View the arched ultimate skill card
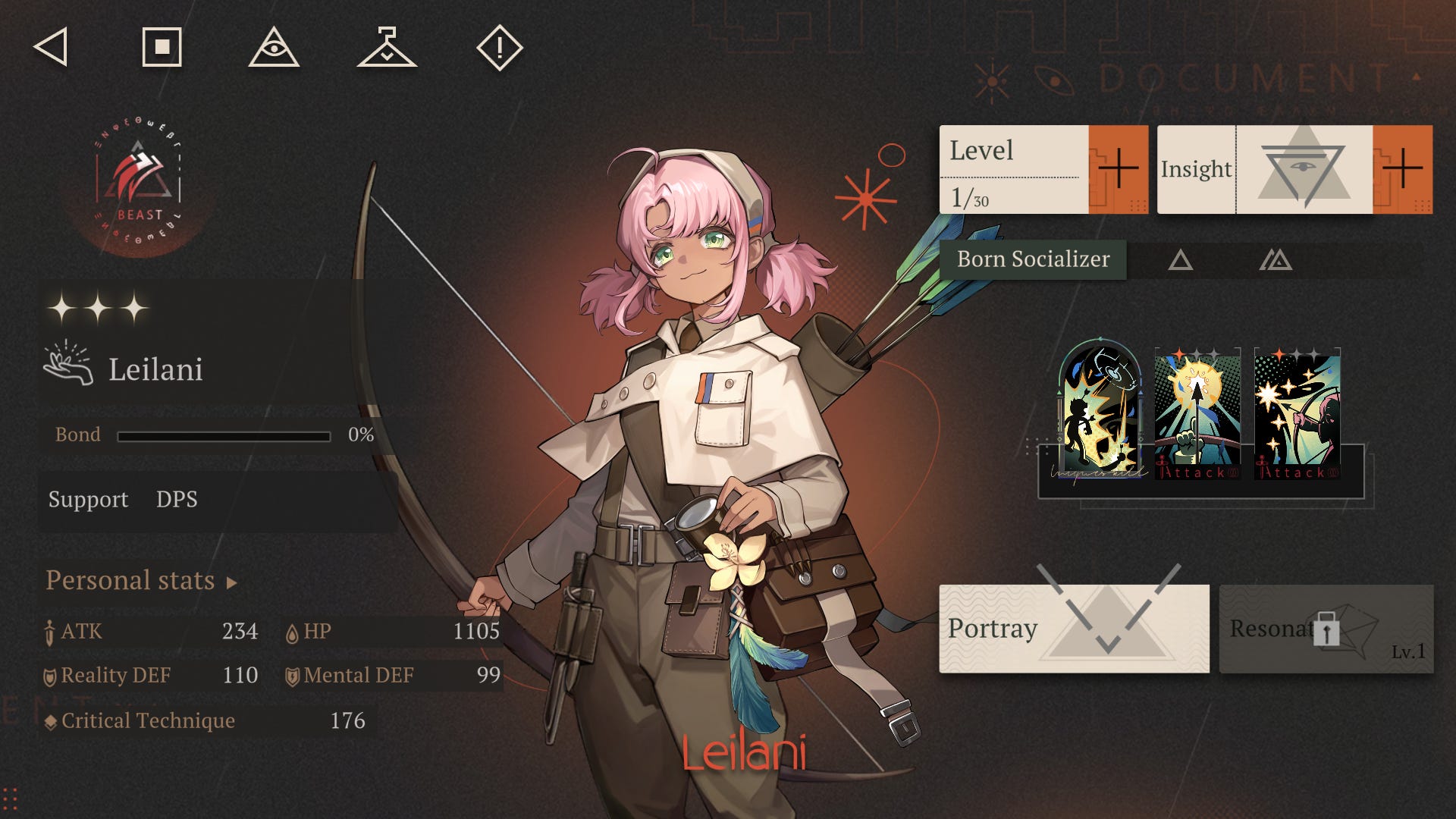The image size is (1456, 819). [1100, 410]
